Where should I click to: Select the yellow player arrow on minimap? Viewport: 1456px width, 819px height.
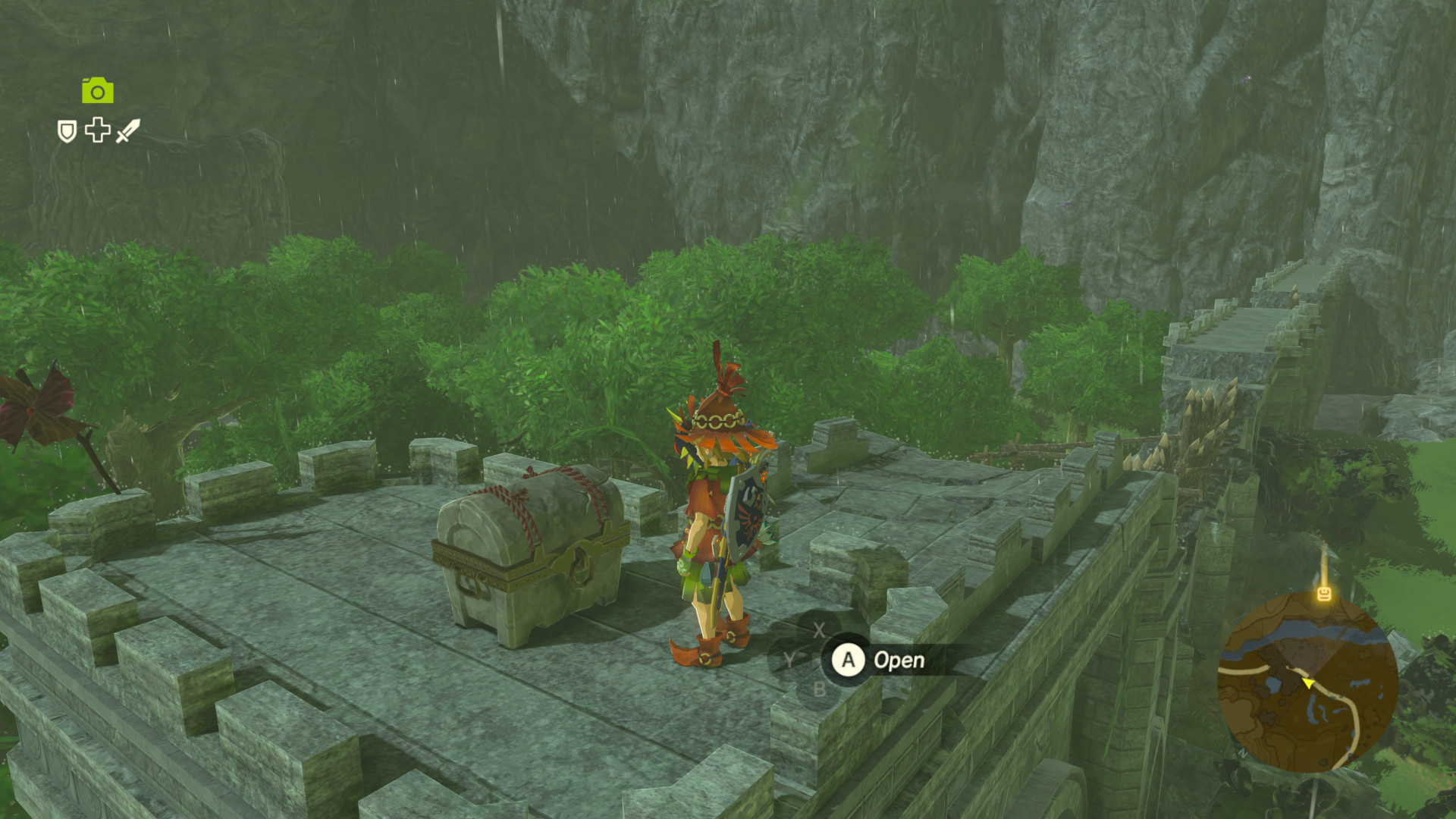coord(1308,682)
